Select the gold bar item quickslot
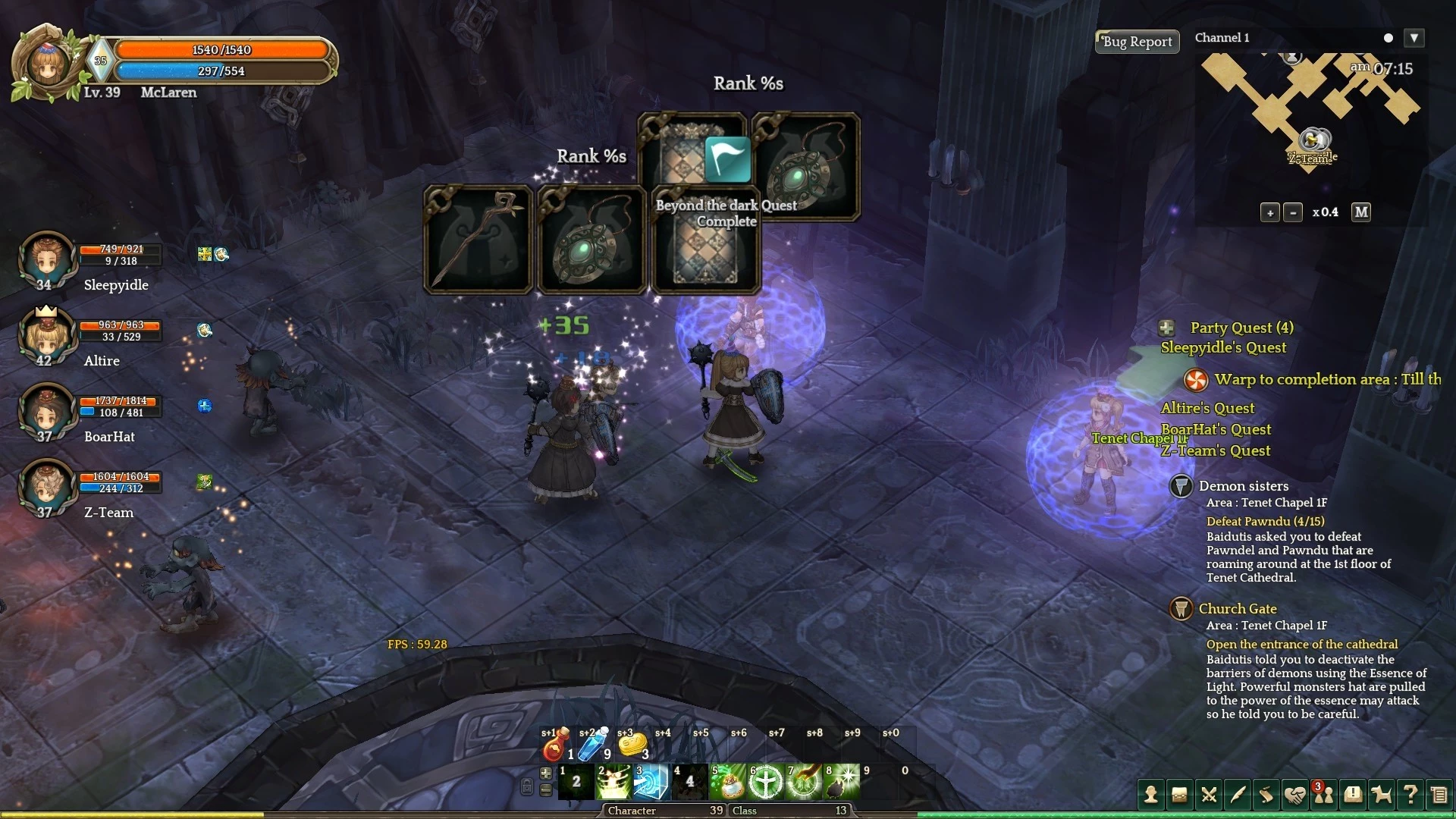The height and width of the screenshot is (819, 1456). point(632,746)
